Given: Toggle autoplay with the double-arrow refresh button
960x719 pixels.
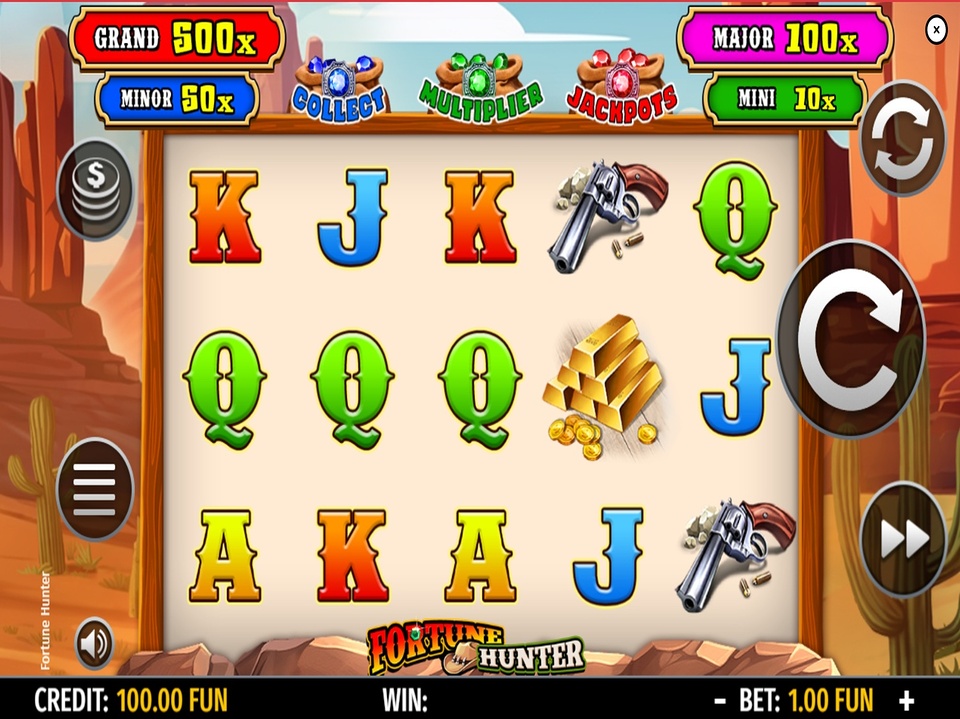Looking at the screenshot, I should click(902, 139).
